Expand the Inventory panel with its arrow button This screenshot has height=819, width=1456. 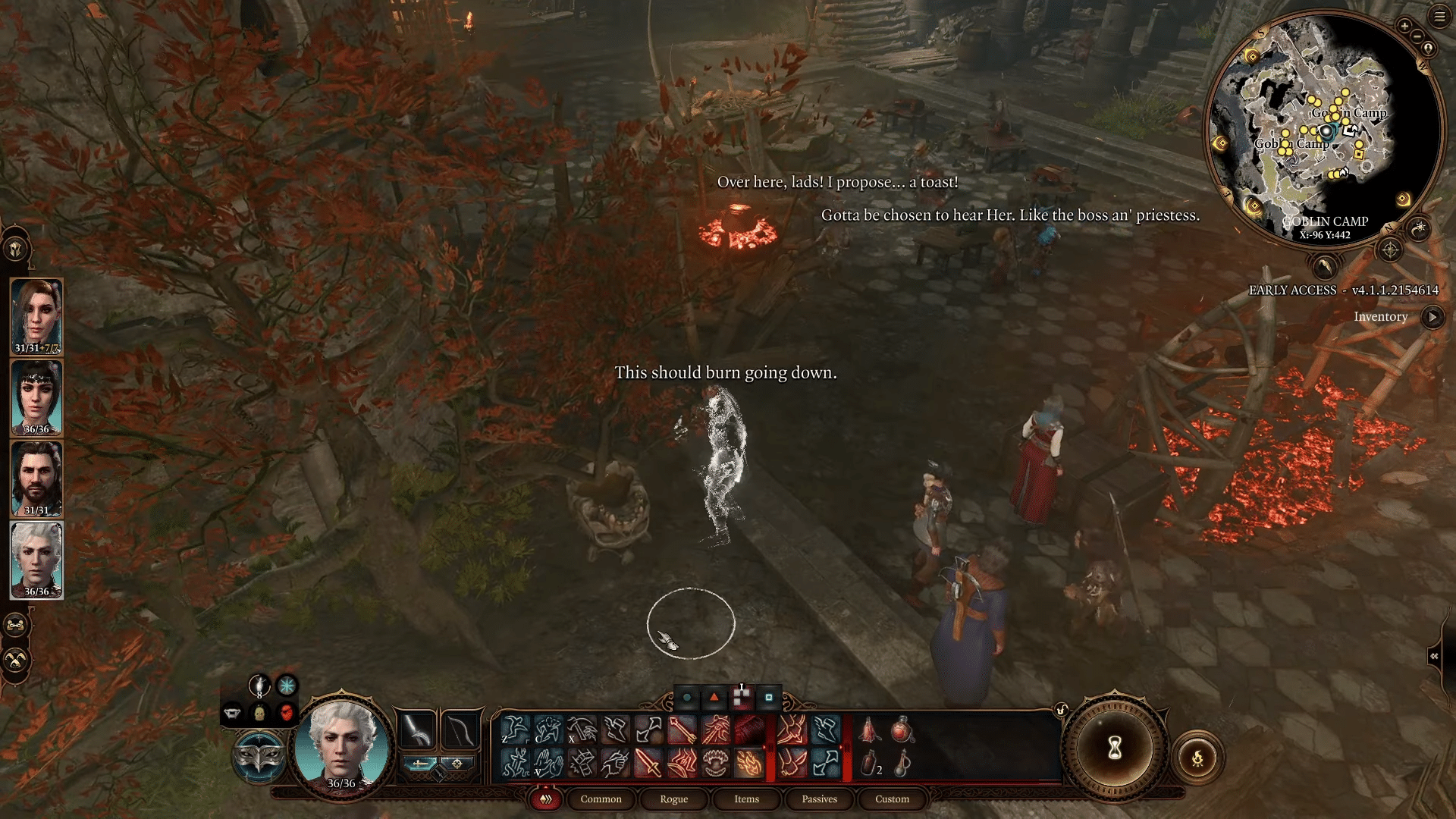pyautogui.click(x=1432, y=318)
